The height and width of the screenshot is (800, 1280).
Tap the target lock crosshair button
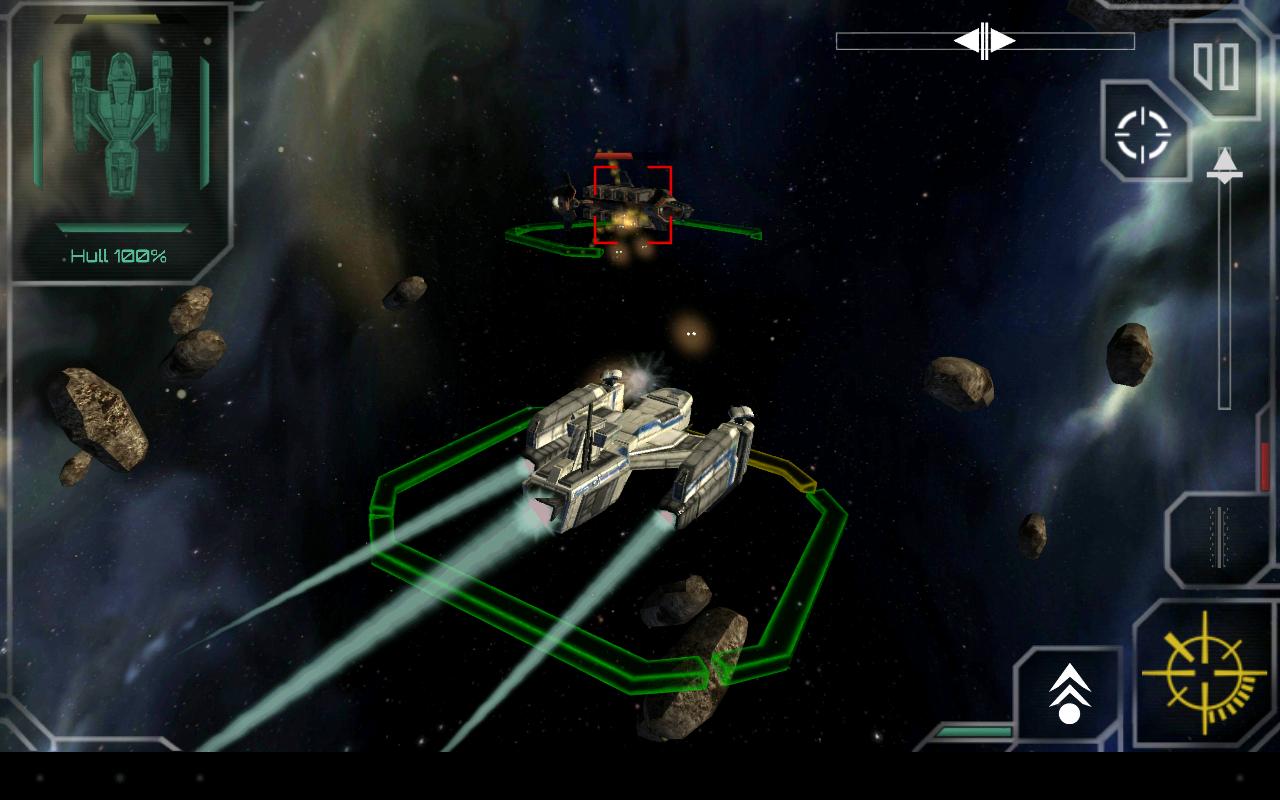[x=1142, y=135]
